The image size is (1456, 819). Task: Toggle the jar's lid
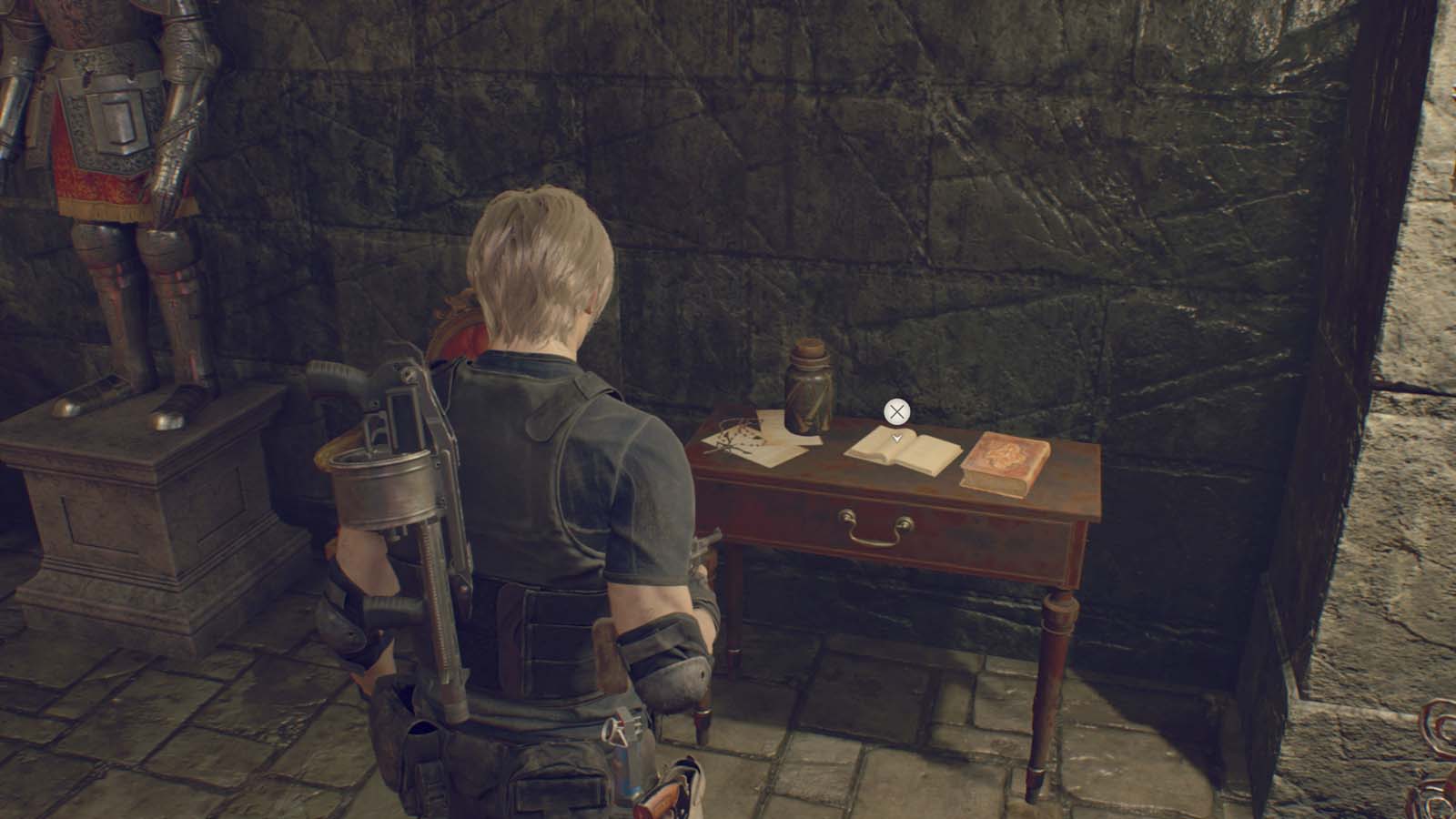coord(808,350)
